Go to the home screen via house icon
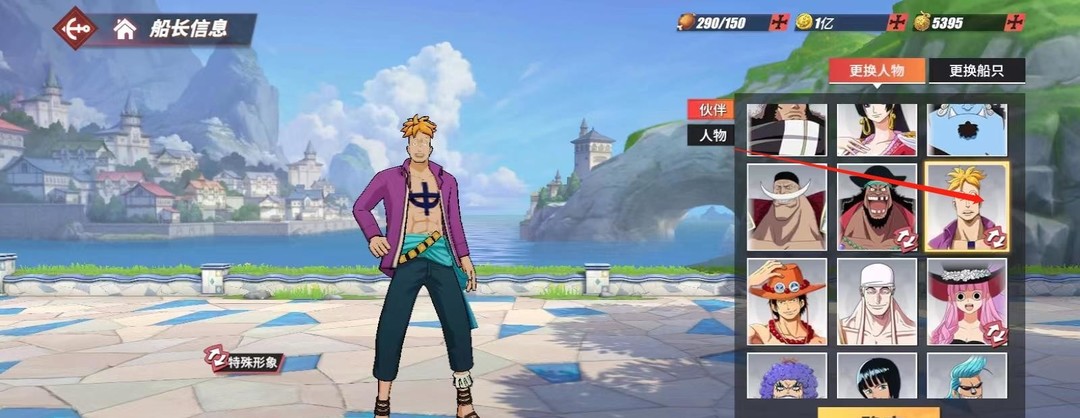1080x418 pixels. 124,29
